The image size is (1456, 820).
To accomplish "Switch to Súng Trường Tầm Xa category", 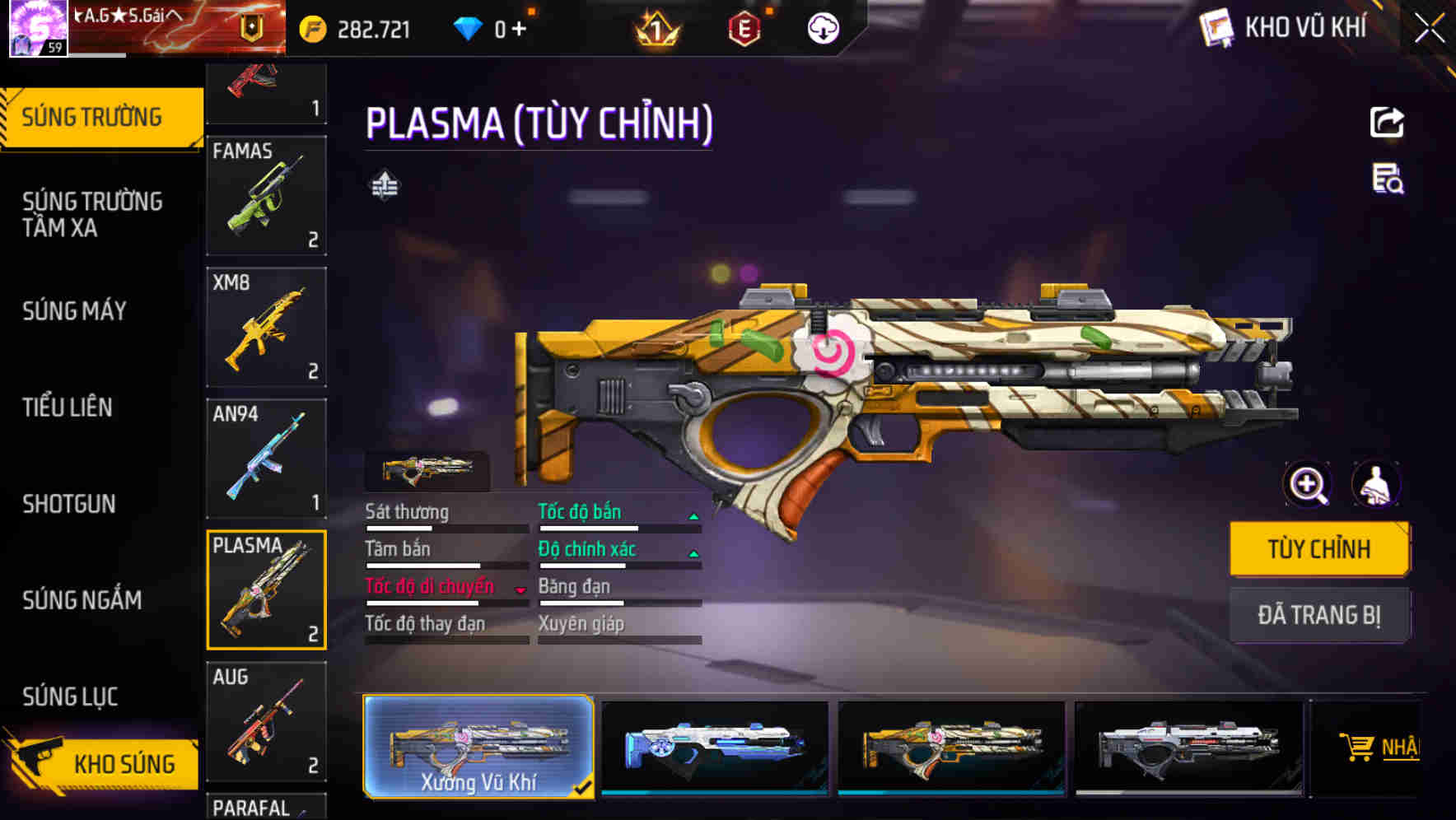I will [x=92, y=214].
